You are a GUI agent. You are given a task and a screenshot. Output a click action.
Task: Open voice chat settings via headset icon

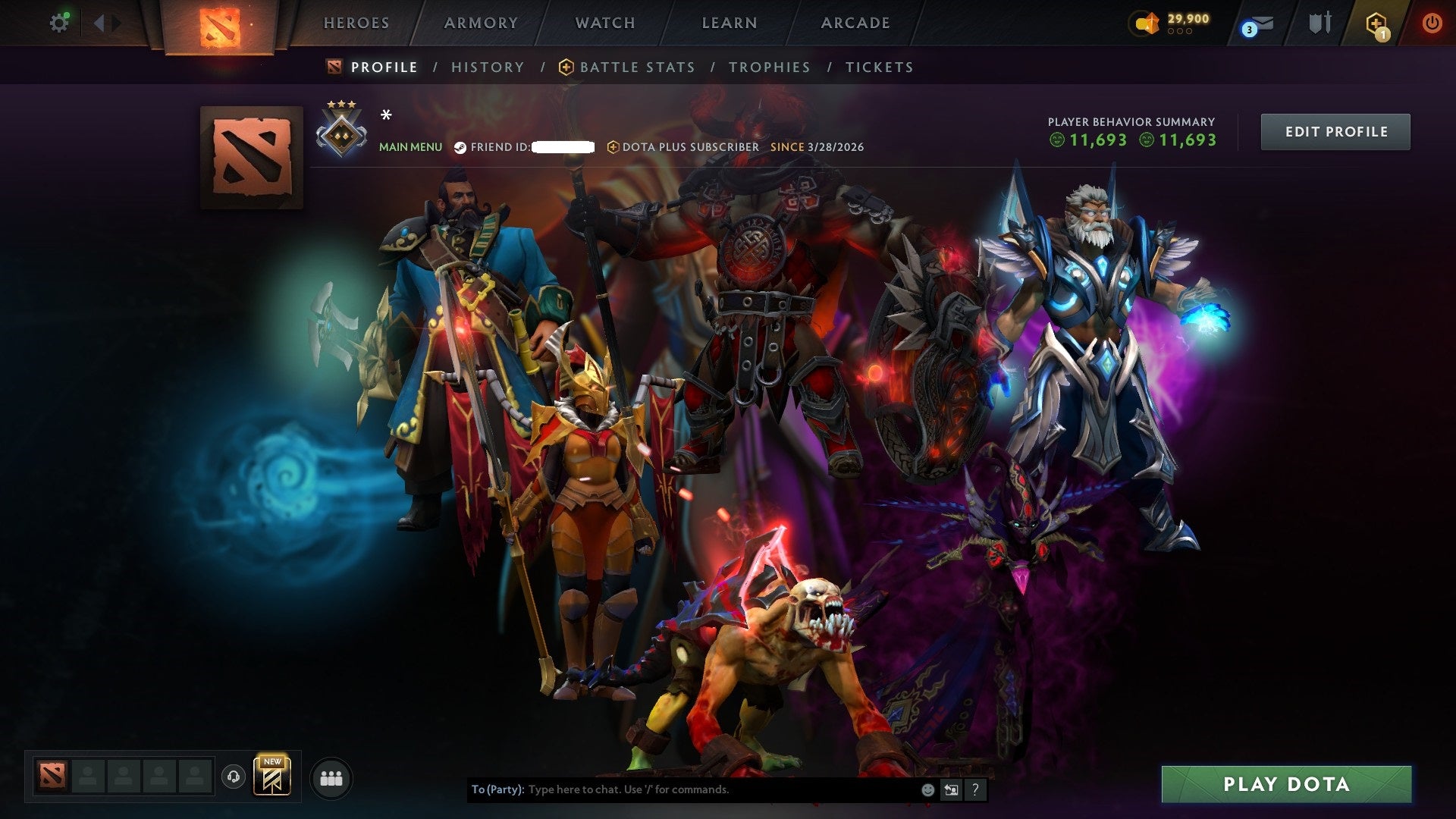[x=233, y=777]
